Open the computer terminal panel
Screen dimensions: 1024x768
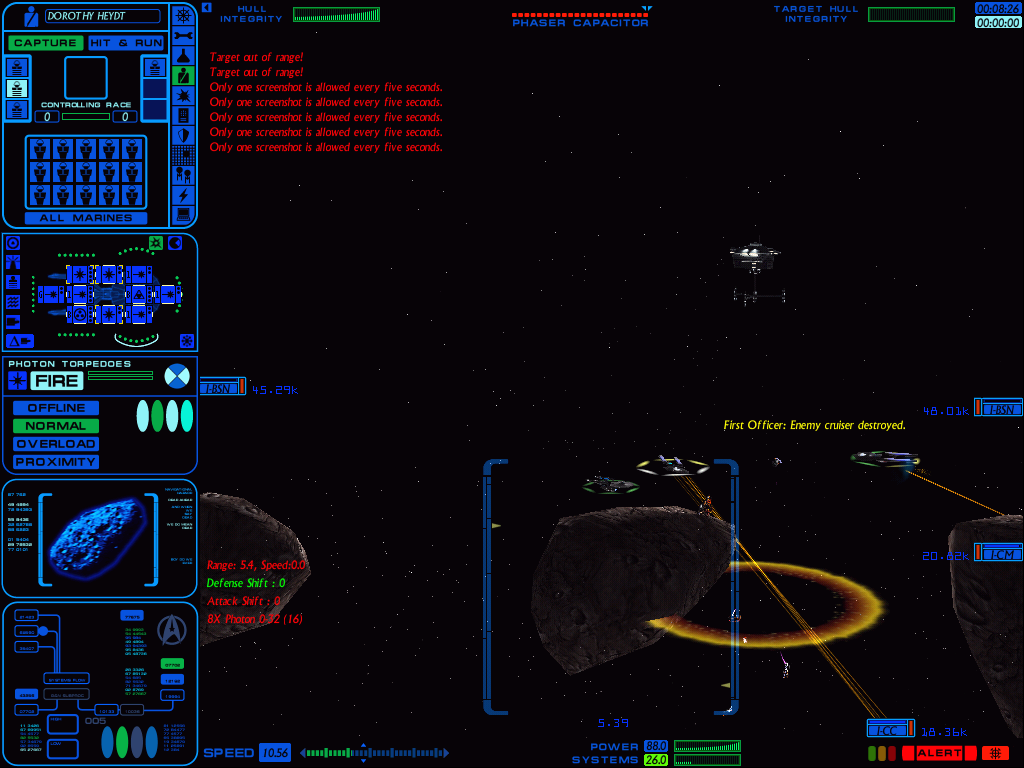click(183, 214)
